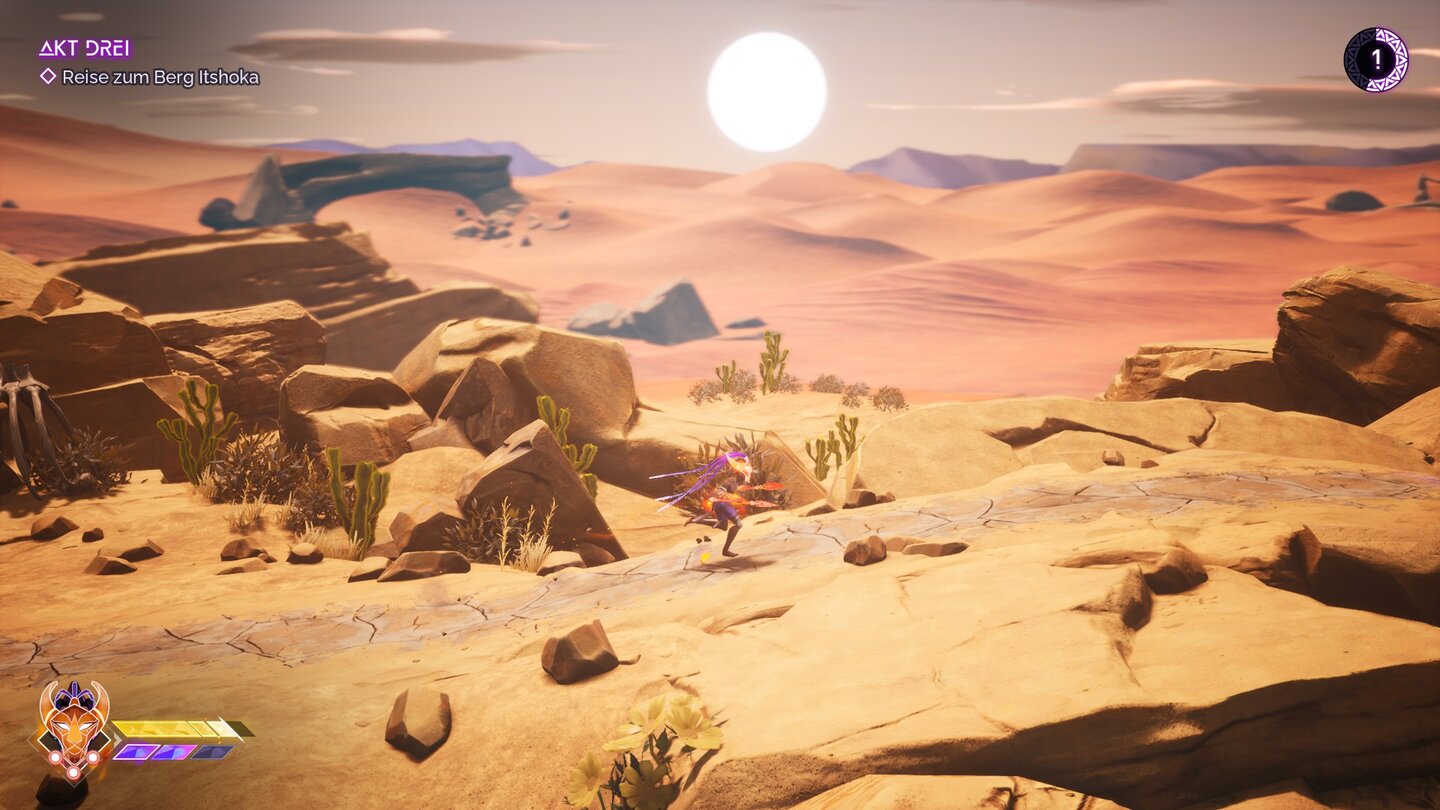Toggle the first purple spirit energy segment
This screenshot has width=1440, height=810.
tap(135, 752)
